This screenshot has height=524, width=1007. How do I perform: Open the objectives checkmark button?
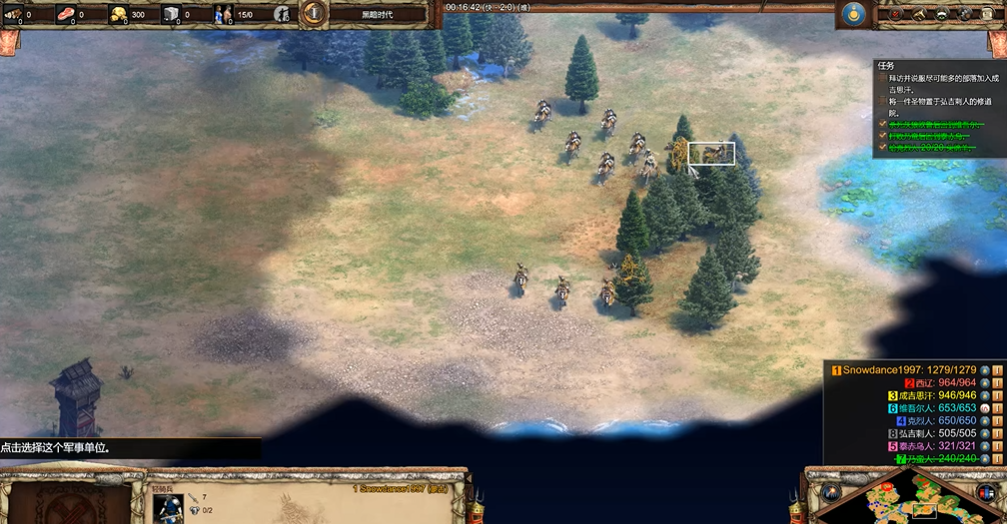click(x=895, y=14)
